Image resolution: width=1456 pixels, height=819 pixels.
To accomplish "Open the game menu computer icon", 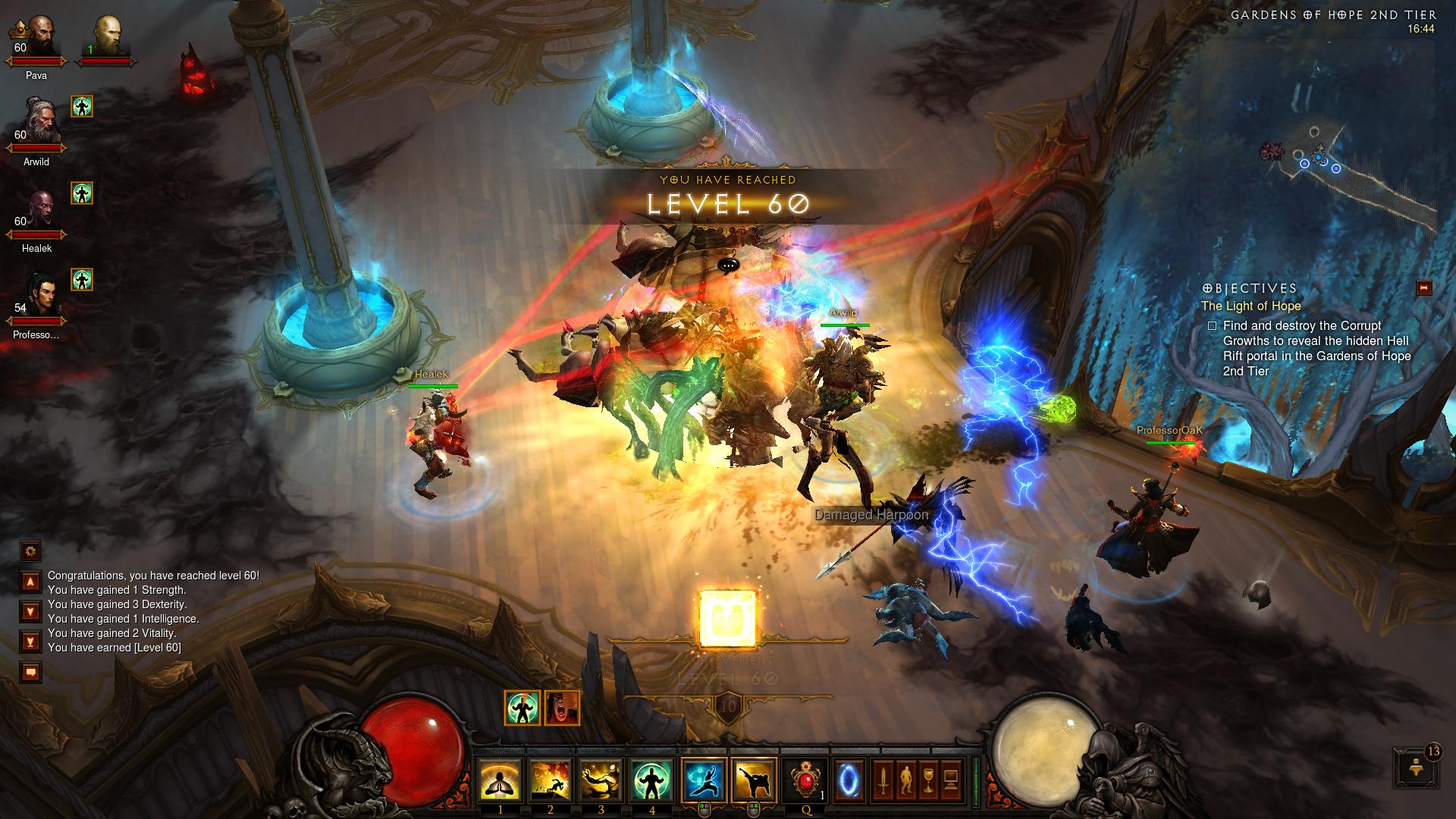I will click(951, 780).
